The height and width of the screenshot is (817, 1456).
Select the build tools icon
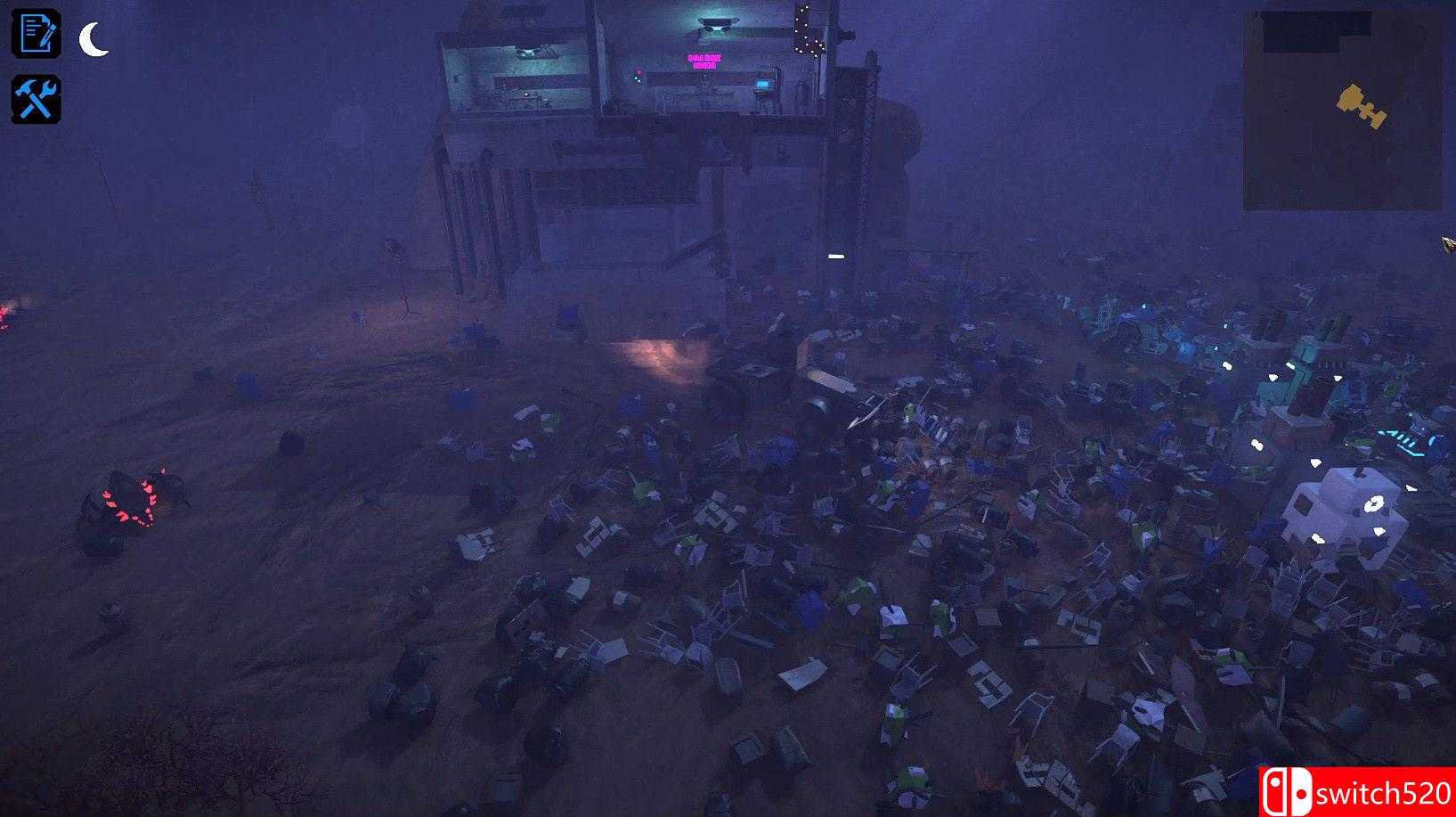tap(36, 98)
